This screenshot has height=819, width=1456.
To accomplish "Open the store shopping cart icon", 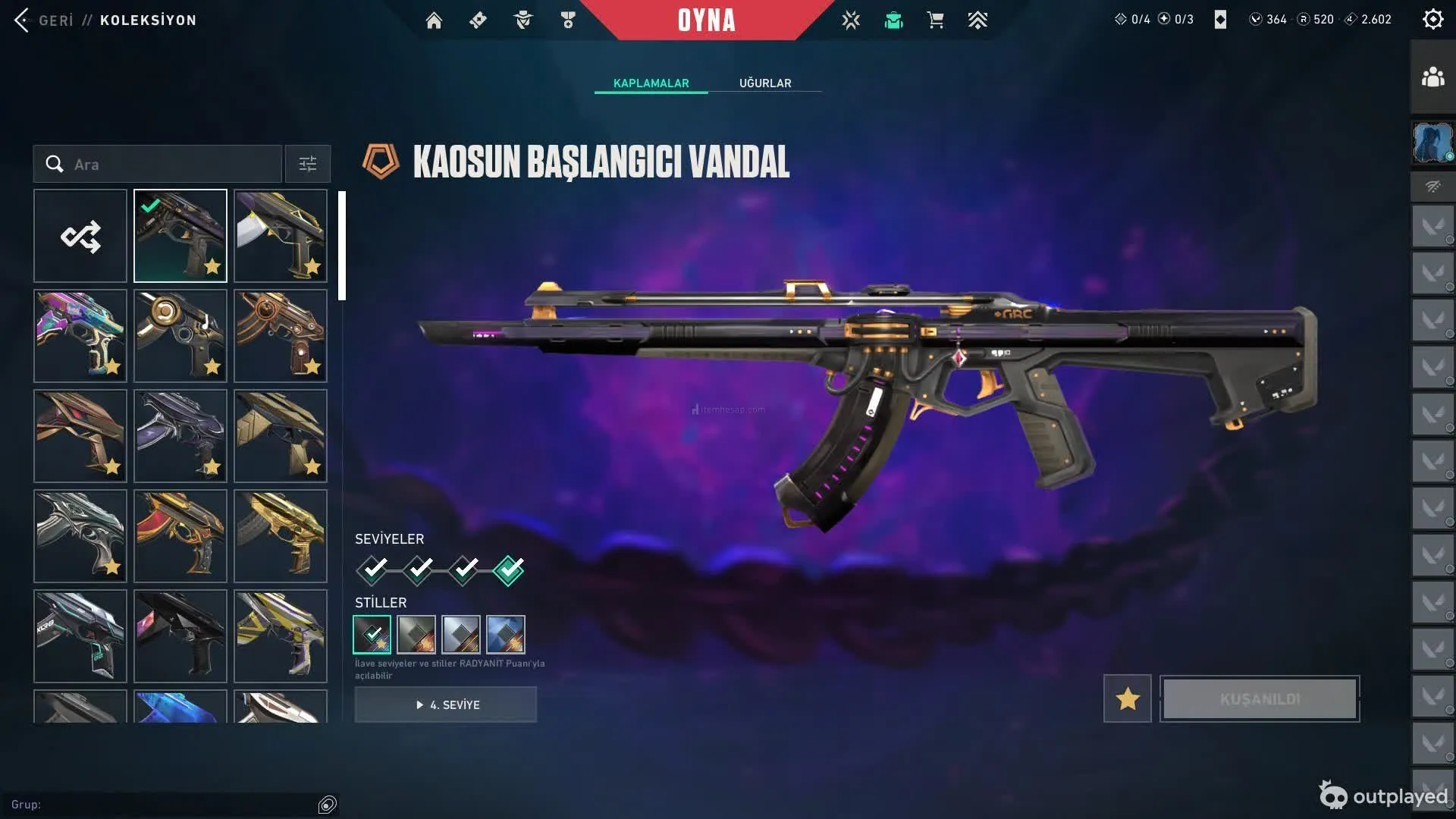I will (935, 20).
